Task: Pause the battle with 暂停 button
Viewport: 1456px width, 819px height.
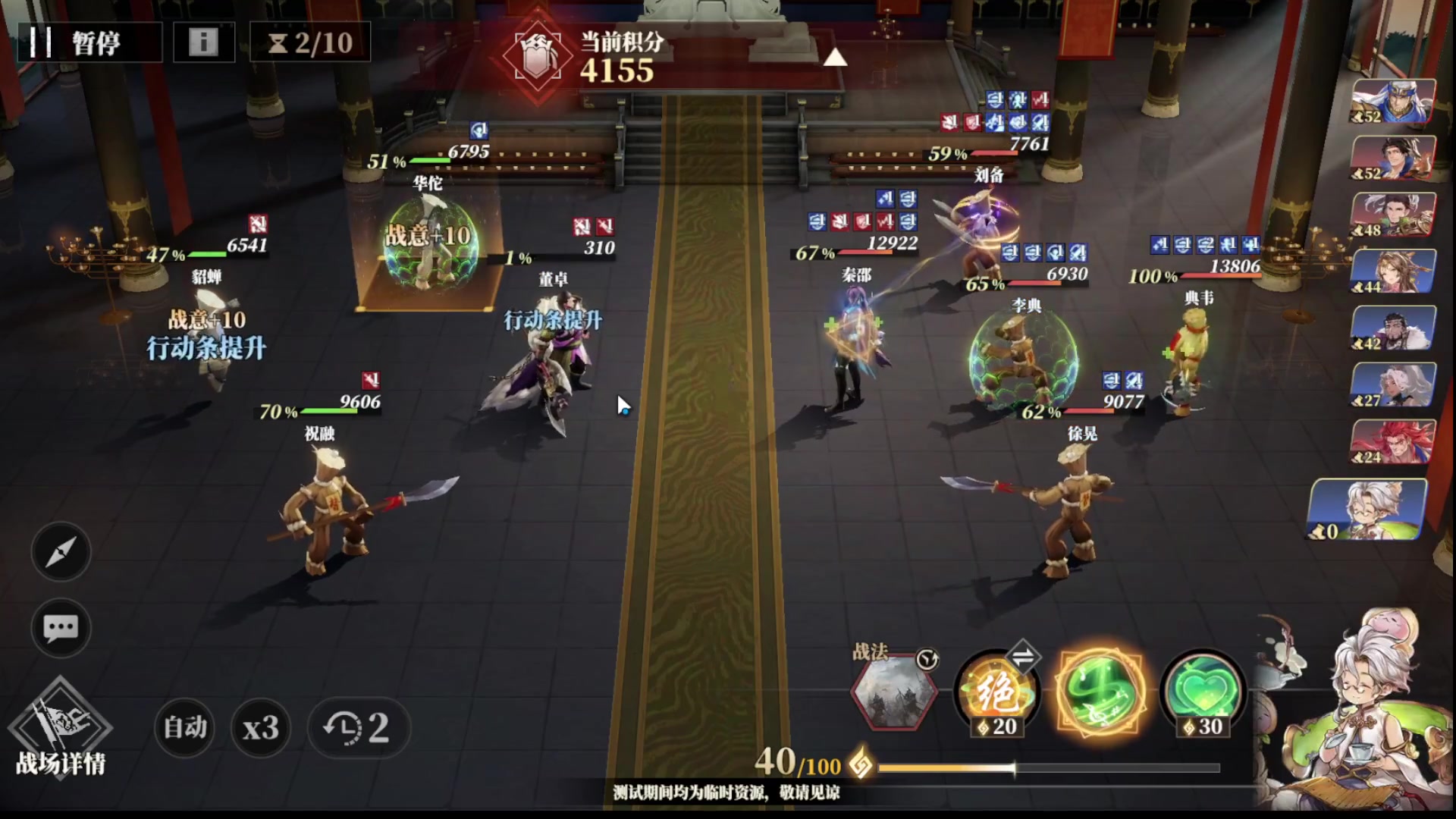Action: (89, 42)
